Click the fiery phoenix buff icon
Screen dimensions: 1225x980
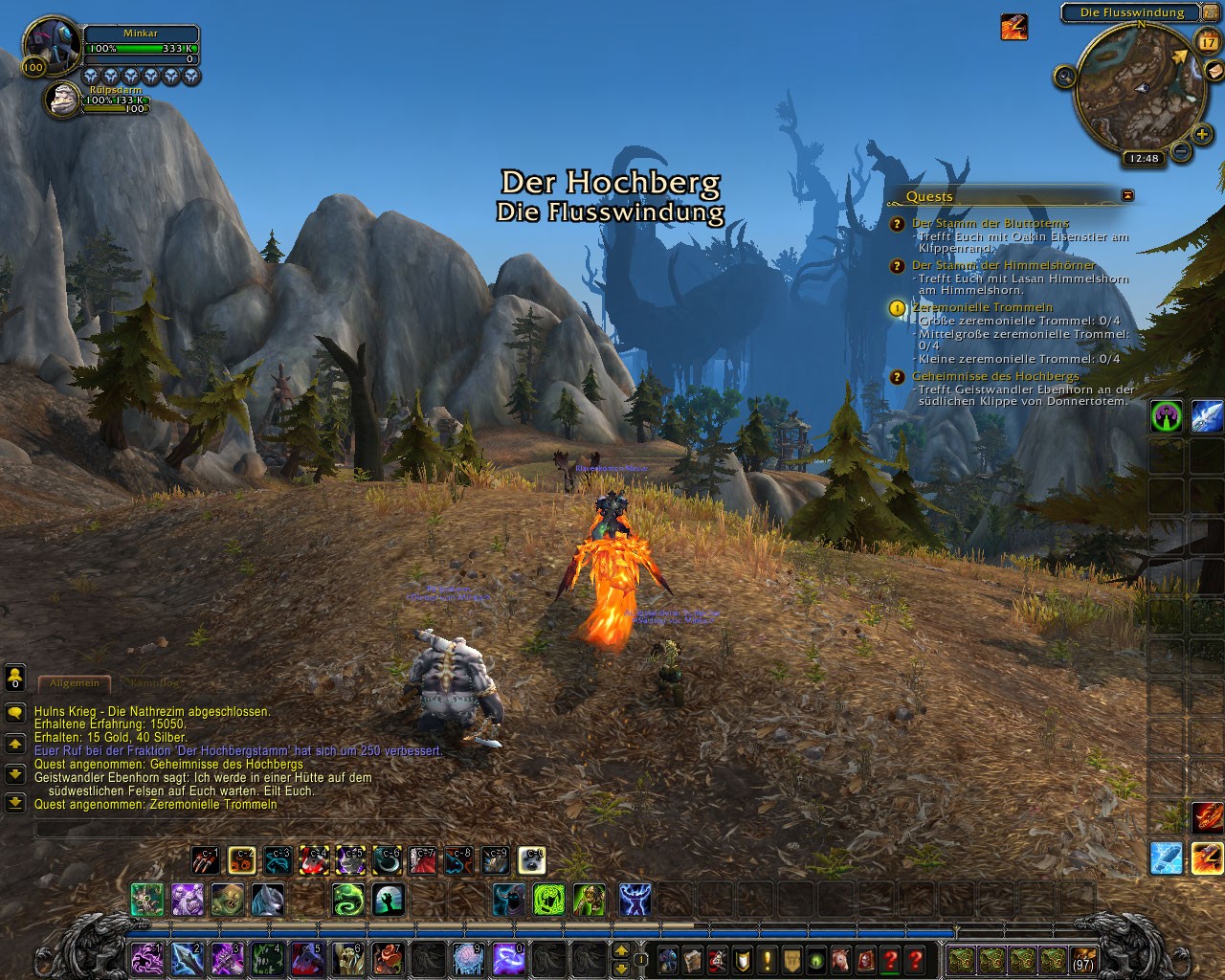[1013, 27]
